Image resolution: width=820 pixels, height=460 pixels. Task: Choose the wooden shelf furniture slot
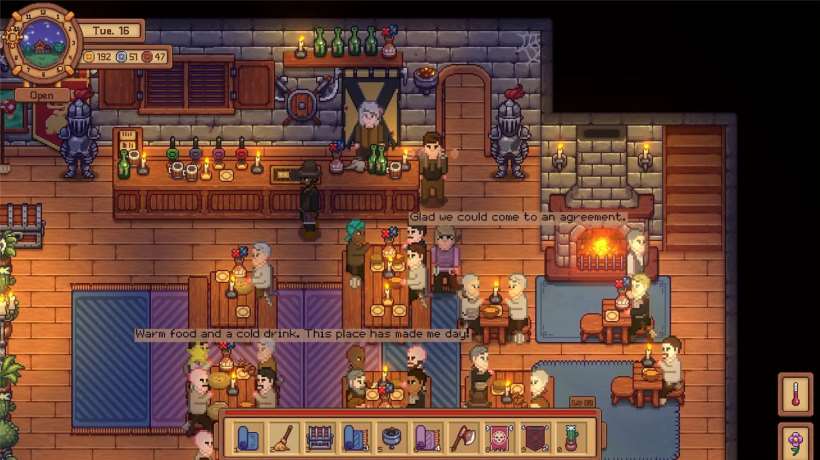[x=318, y=437]
